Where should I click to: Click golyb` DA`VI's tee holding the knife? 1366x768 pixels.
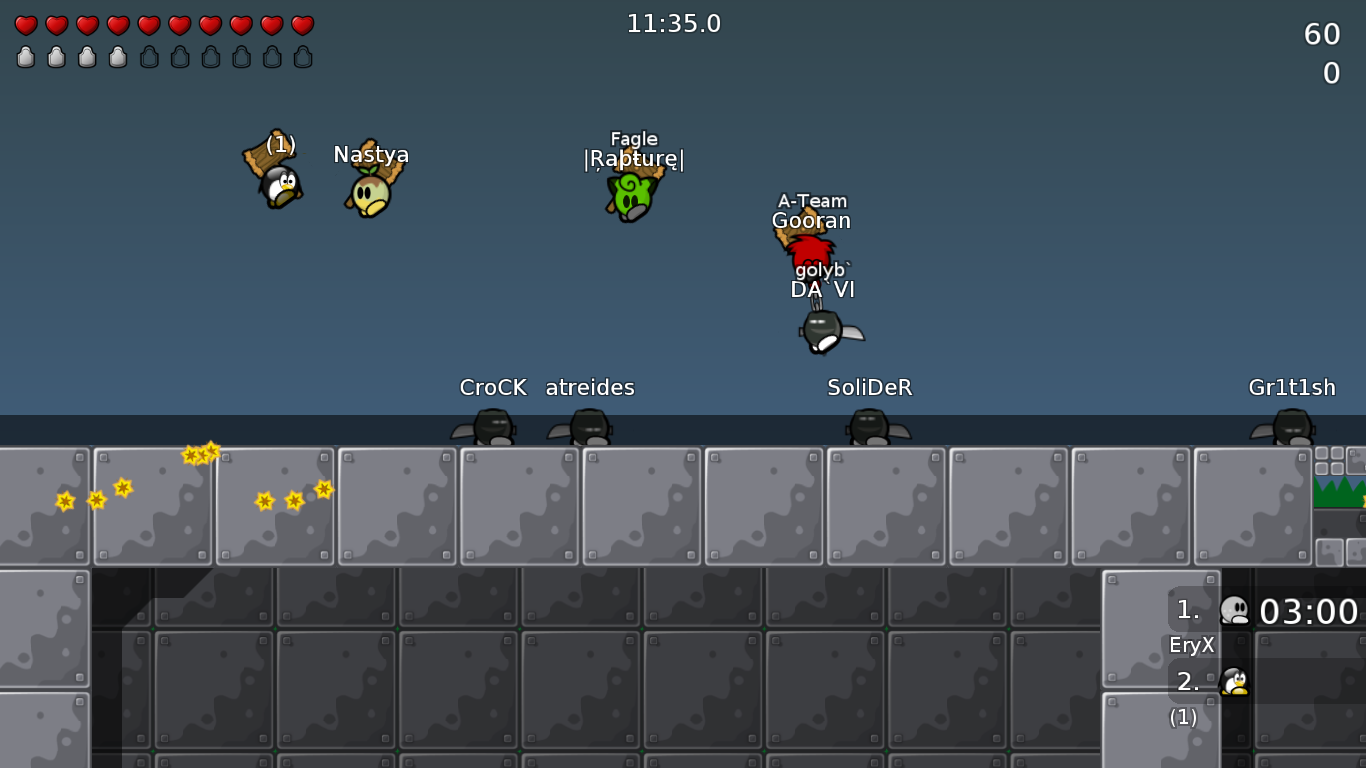(822, 330)
